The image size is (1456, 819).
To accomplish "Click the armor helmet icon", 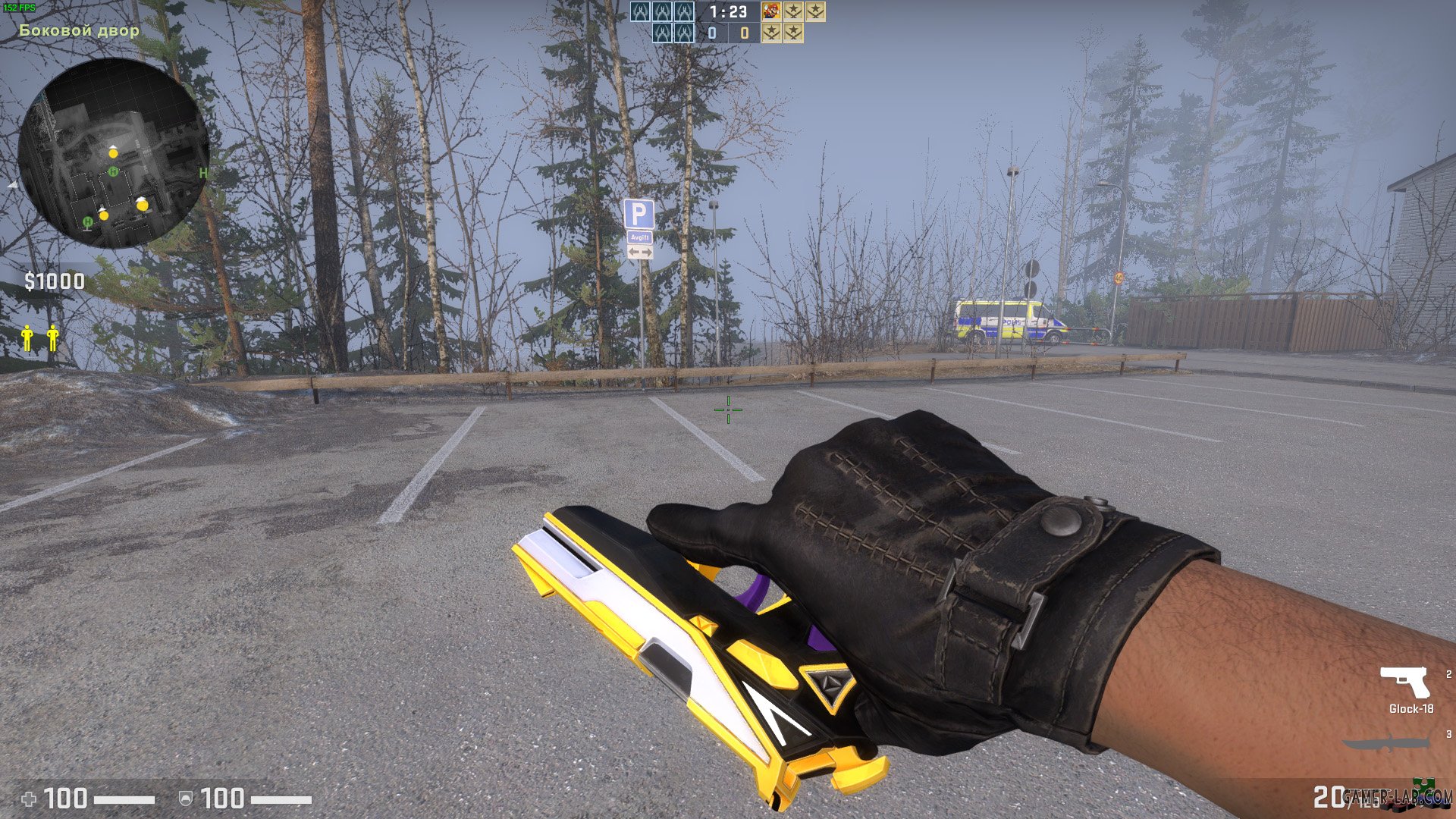I will 187,799.
